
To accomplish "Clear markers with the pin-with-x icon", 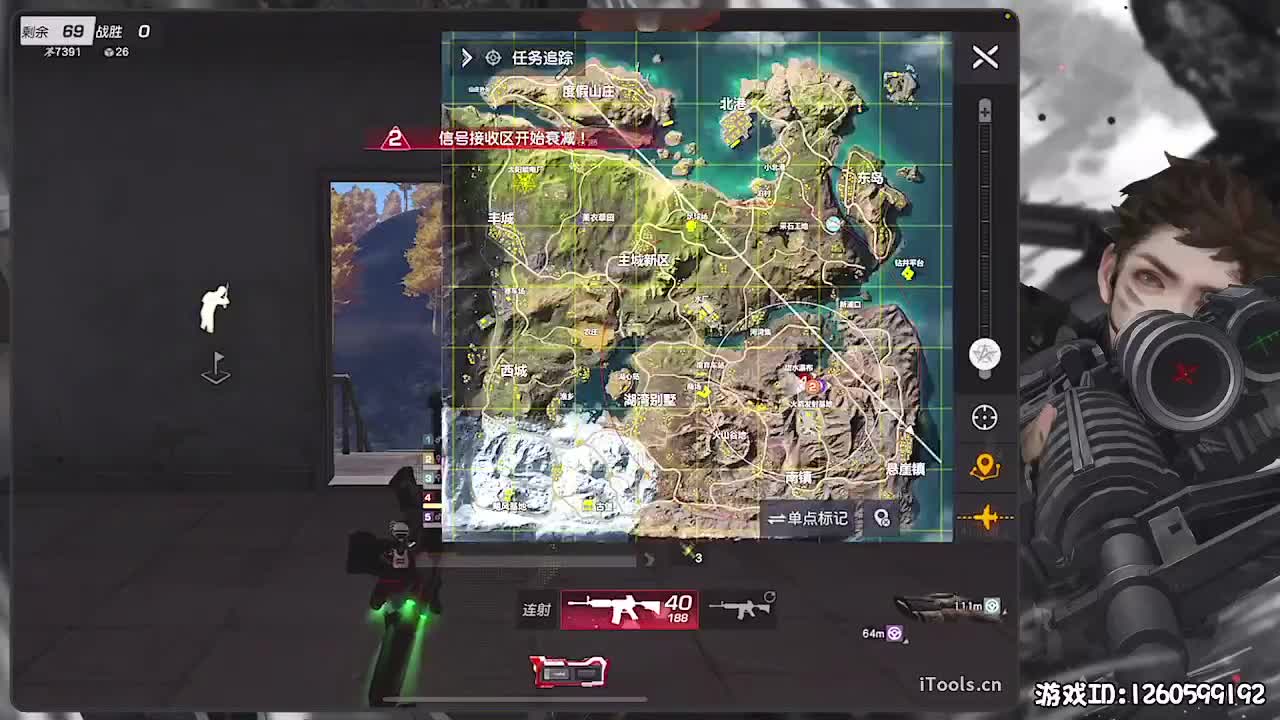I will [883, 518].
